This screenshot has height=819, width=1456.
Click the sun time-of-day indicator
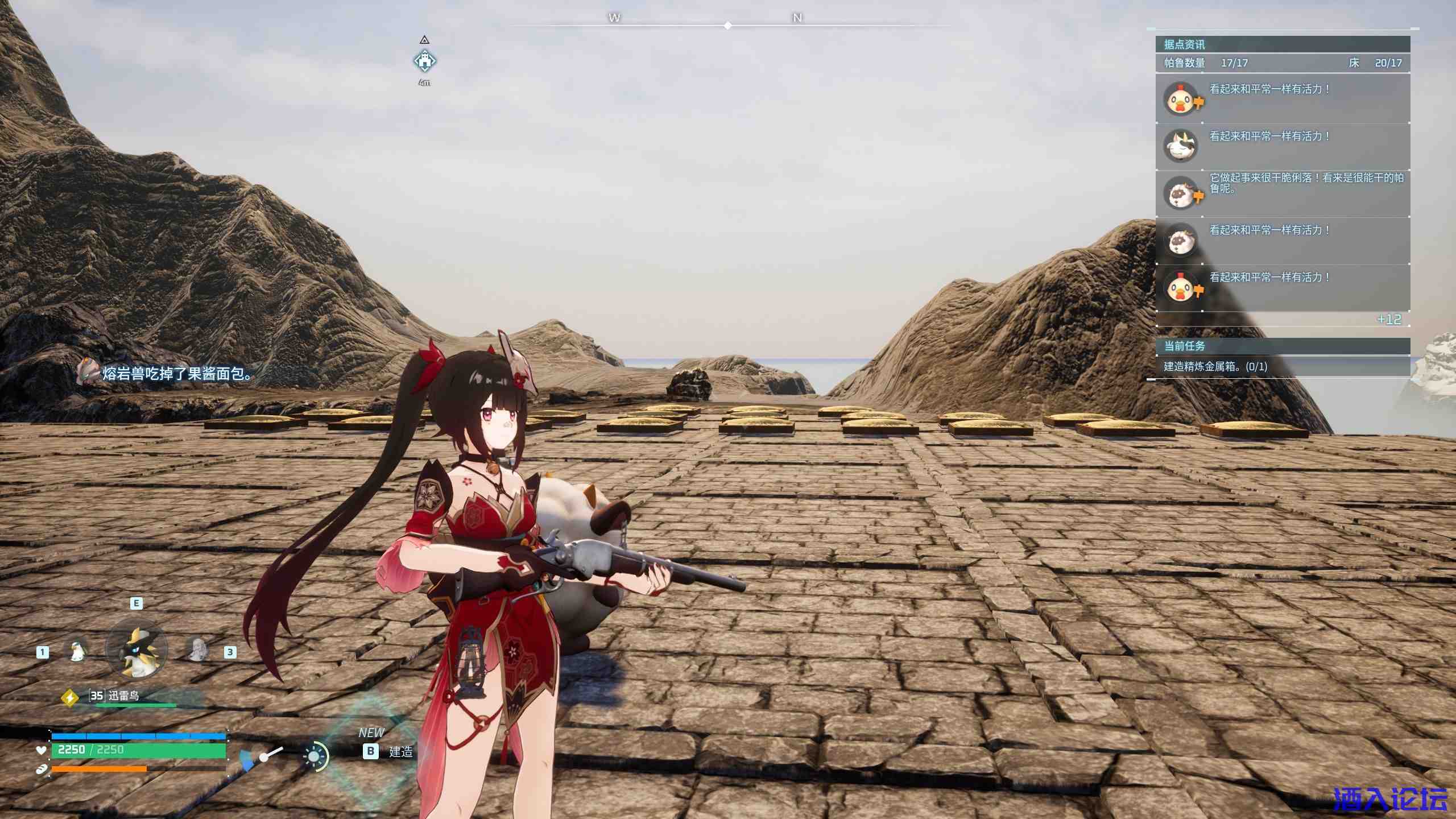click(x=315, y=756)
